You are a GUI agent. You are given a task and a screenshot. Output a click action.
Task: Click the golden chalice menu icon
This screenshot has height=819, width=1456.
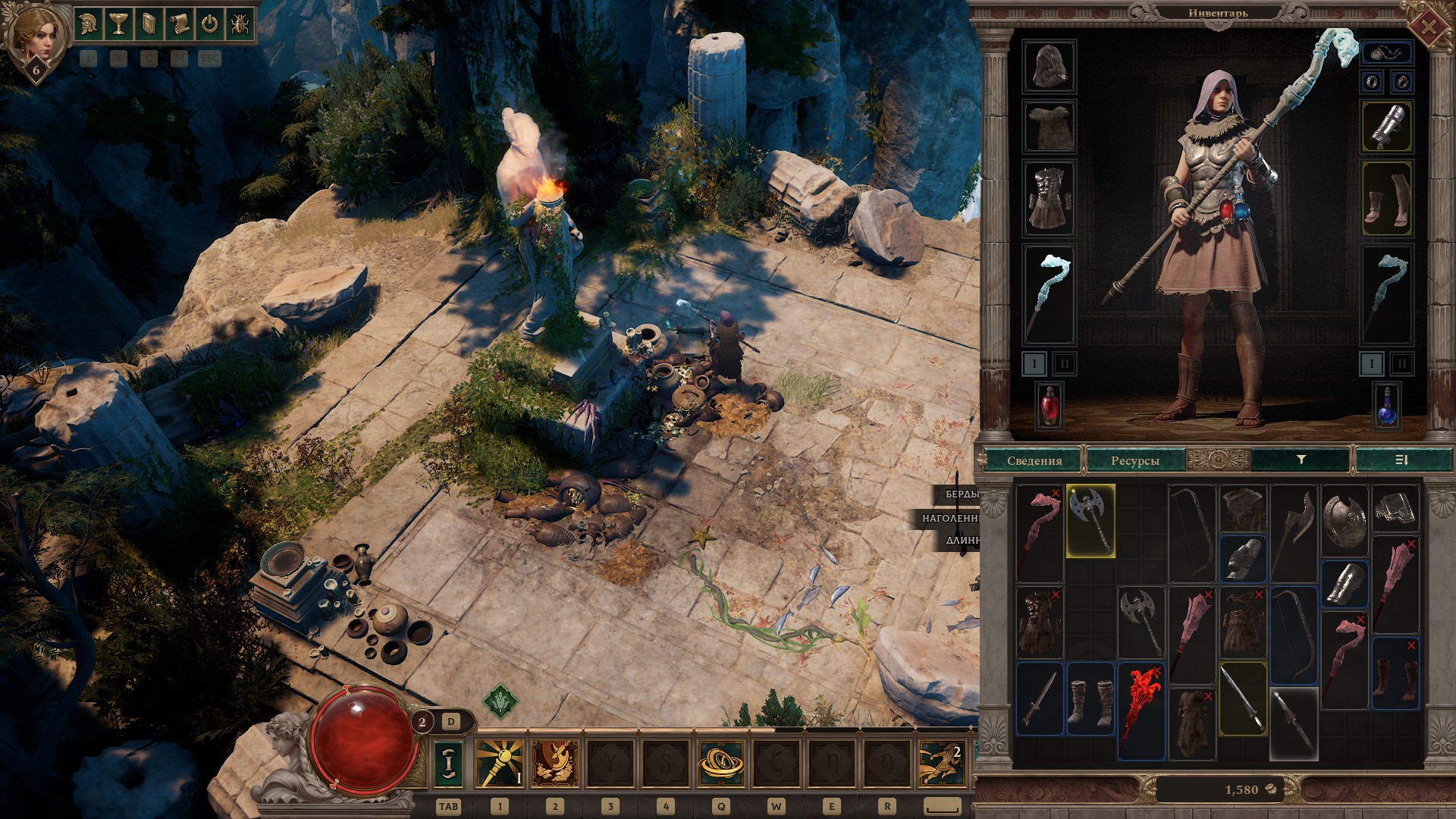[118, 24]
